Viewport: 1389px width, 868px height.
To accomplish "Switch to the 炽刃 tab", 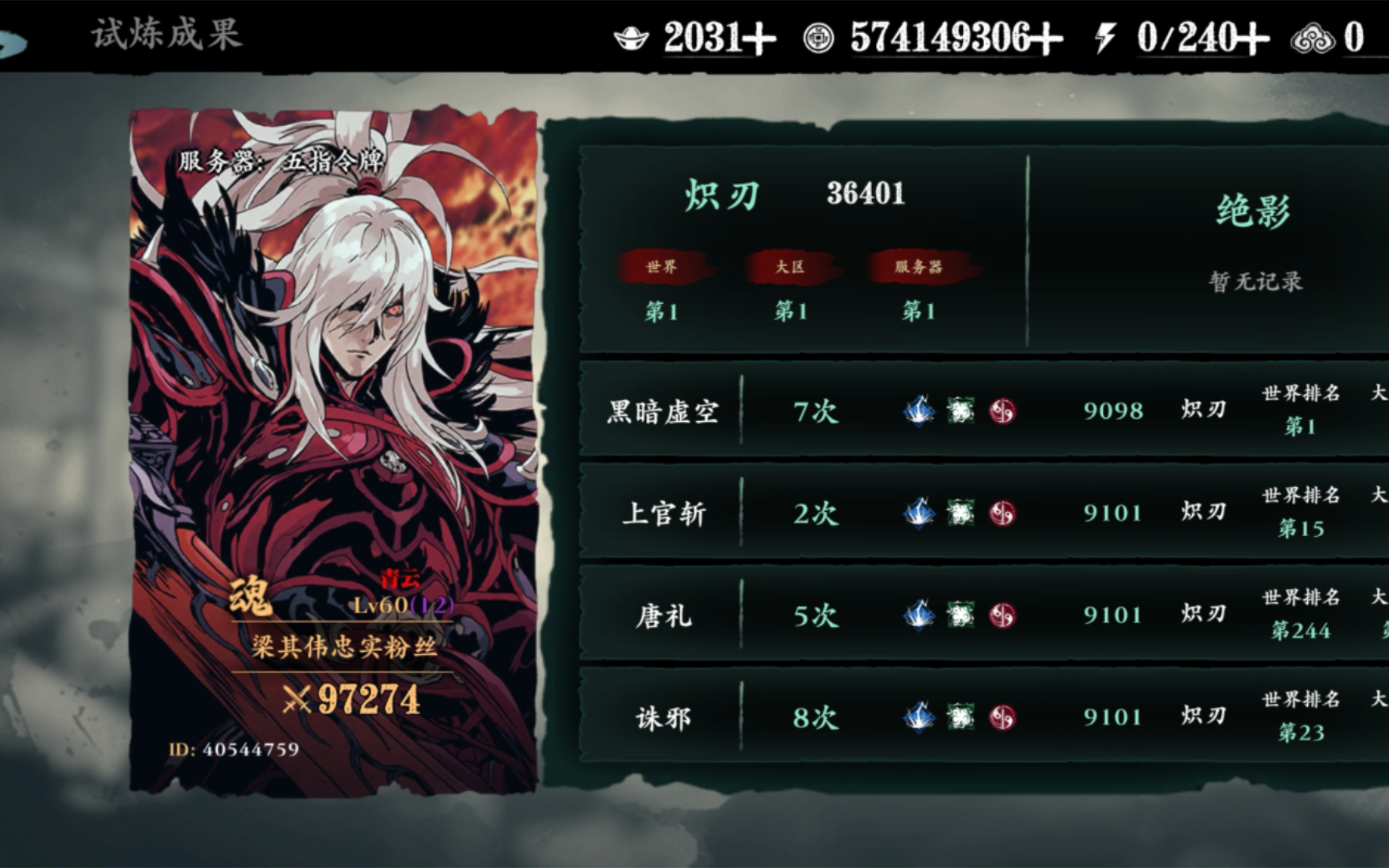I will click(723, 195).
